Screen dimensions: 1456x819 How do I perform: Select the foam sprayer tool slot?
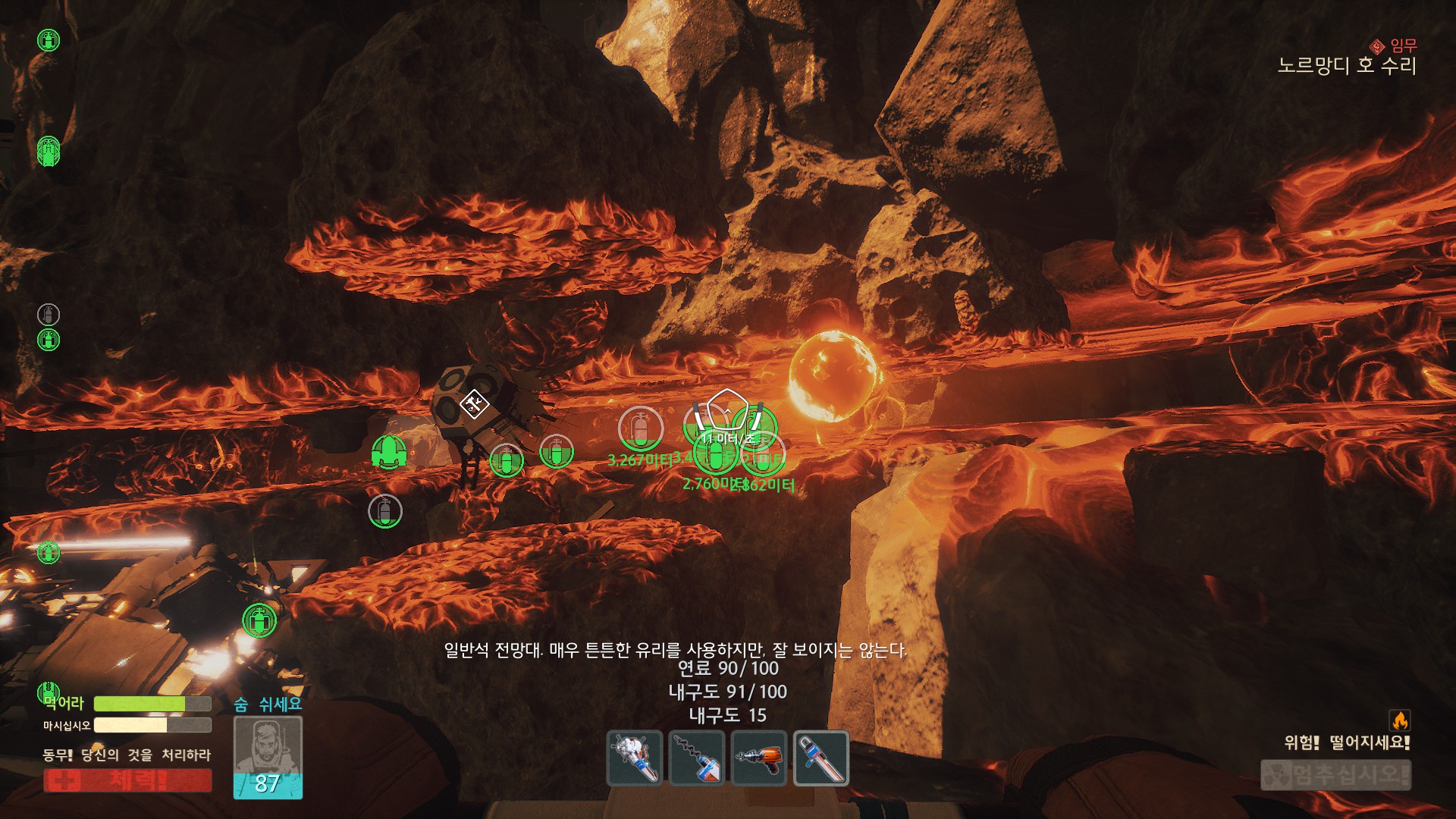pyautogui.click(x=635, y=758)
